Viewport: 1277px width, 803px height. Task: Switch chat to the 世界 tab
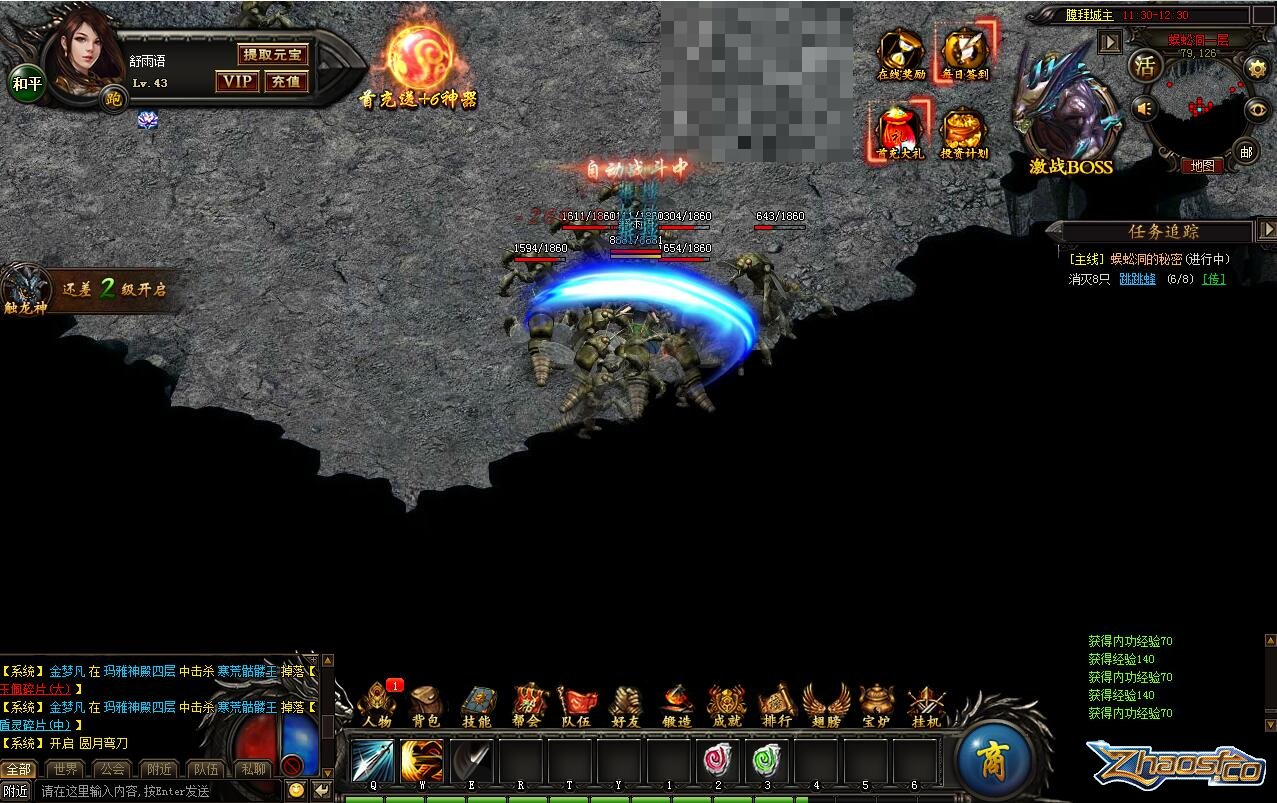[66, 769]
